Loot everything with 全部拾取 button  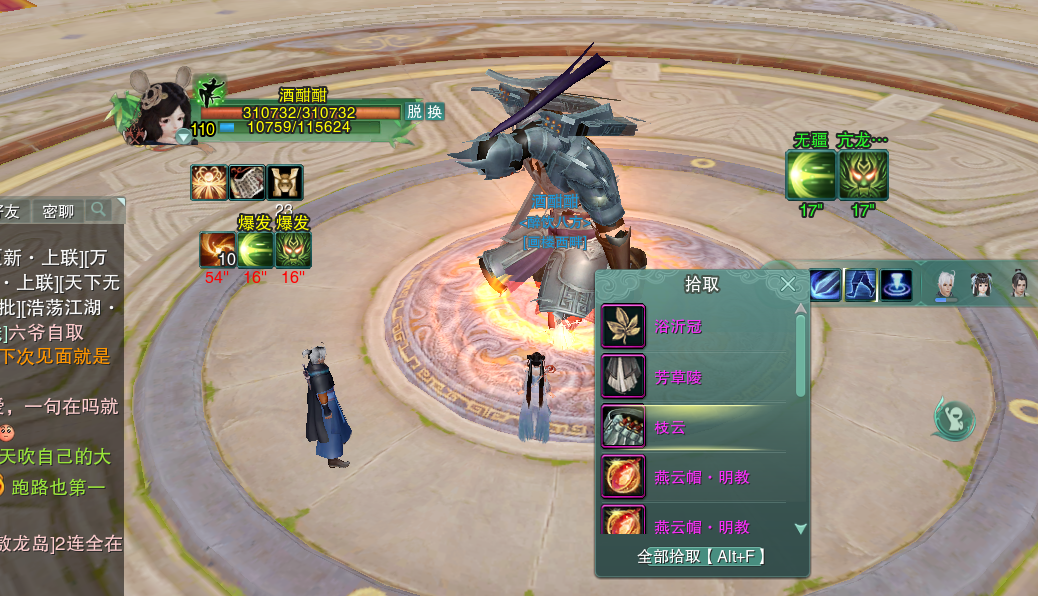(x=701, y=556)
